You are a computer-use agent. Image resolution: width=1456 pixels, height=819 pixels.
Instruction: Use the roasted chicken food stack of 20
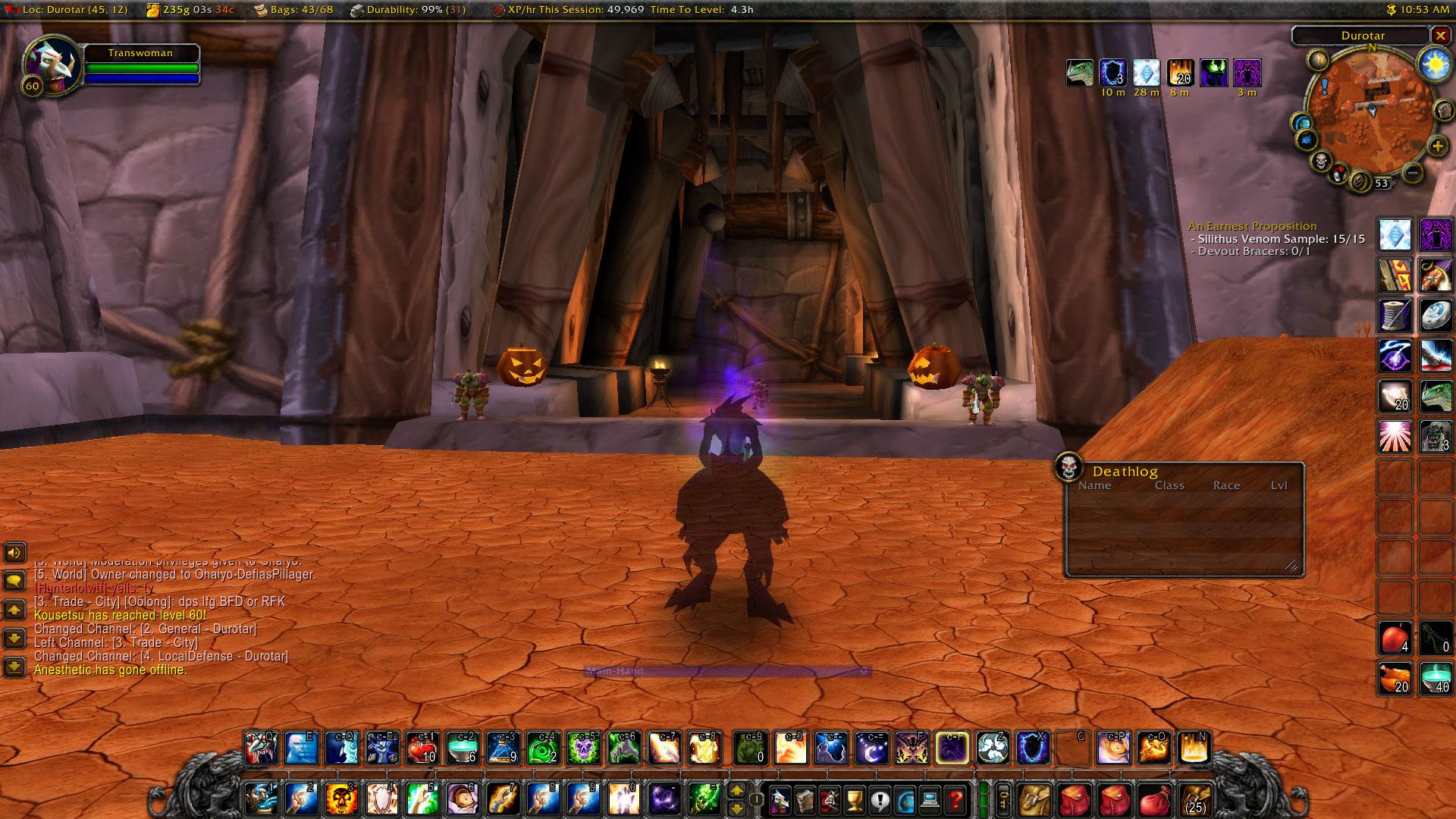(1395, 677)
